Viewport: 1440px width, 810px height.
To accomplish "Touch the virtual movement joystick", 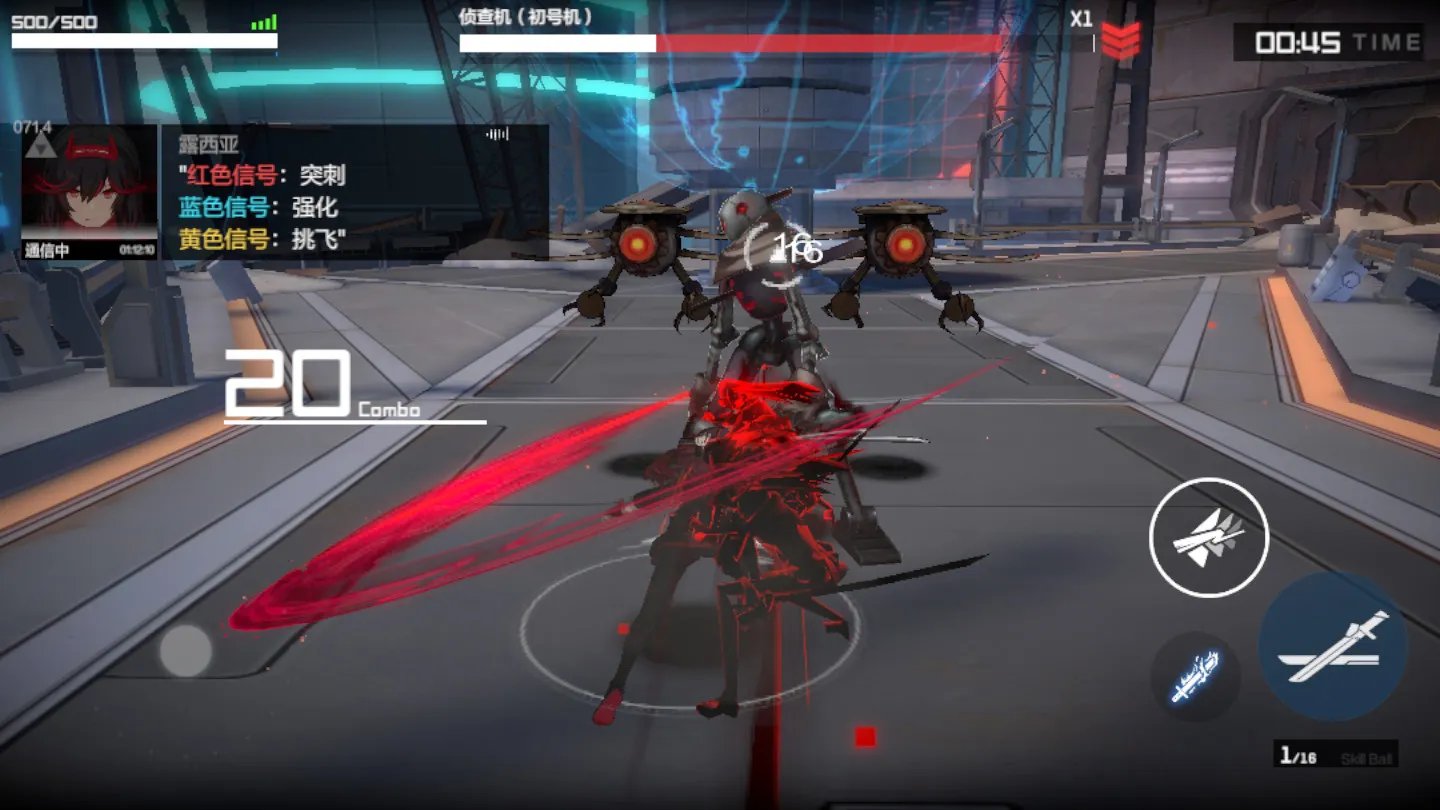I will [x=186, y=651].
